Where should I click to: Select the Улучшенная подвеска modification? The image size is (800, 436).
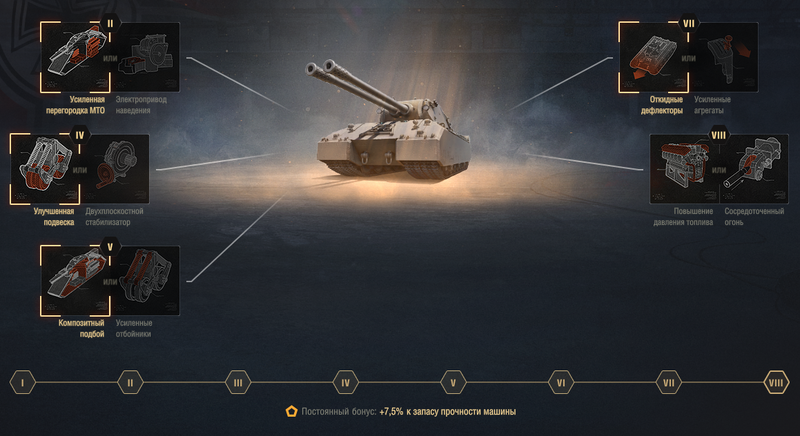pos(42,168)
